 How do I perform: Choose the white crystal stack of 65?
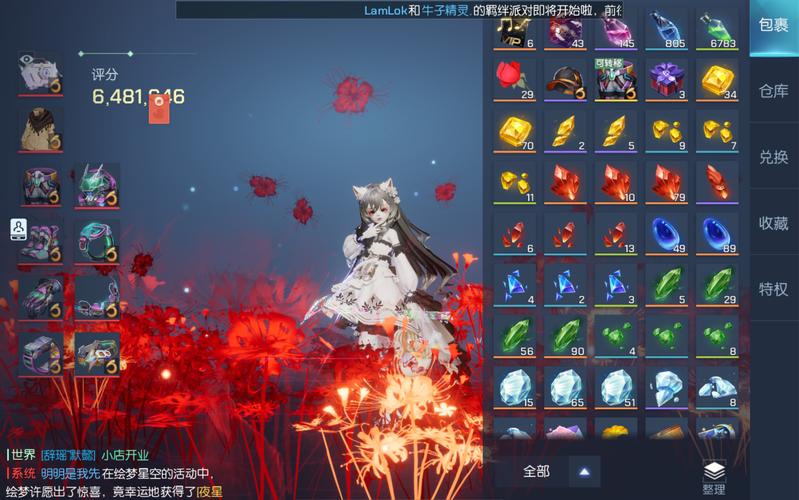tap(565, 388)
